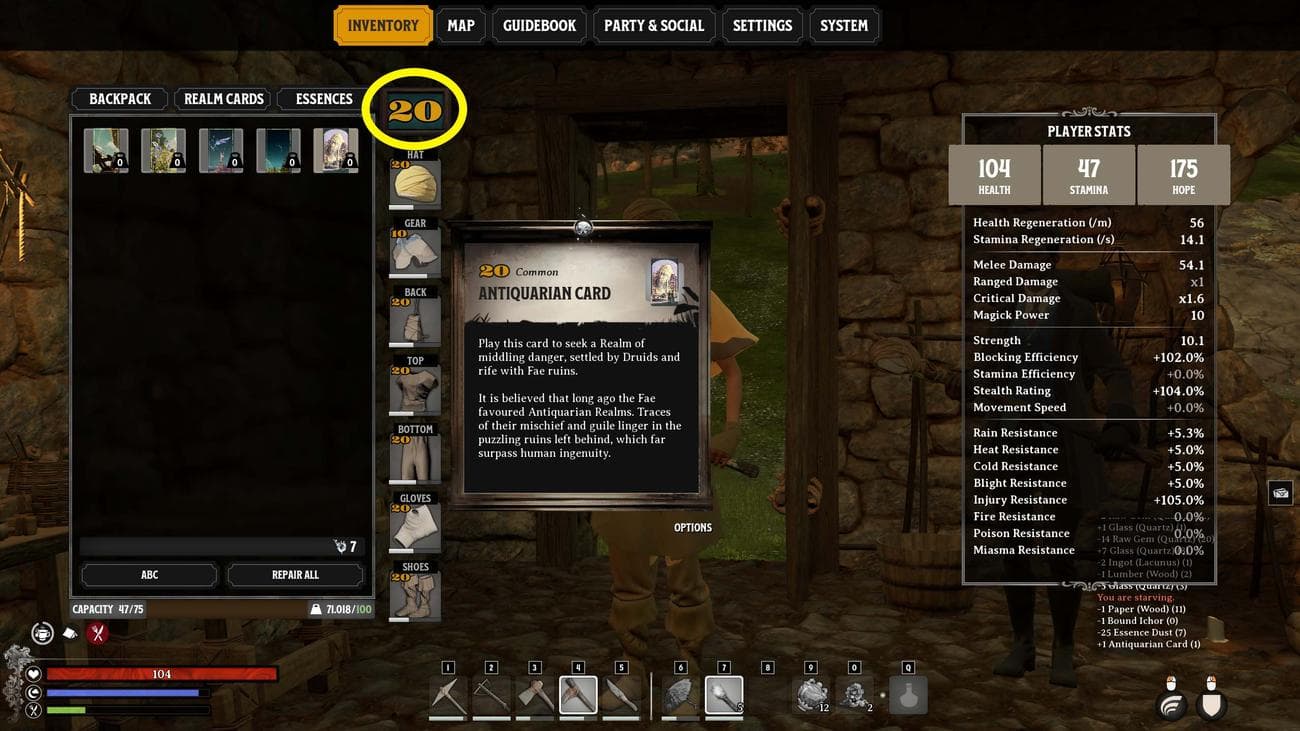
Task: Click Repair All
Action: click(x=295, y=575)
